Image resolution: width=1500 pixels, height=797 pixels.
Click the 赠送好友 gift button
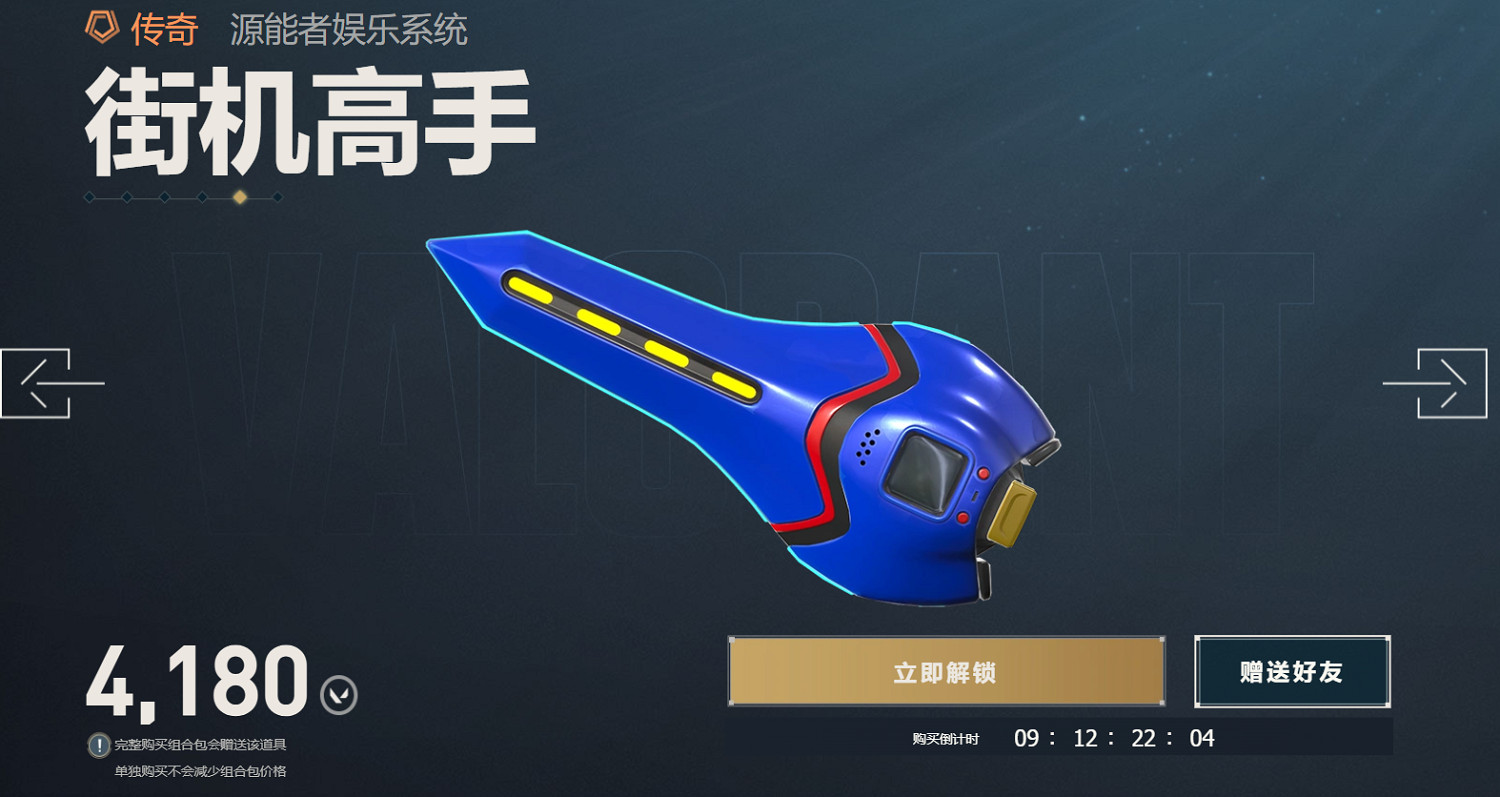click(1292, 672)
